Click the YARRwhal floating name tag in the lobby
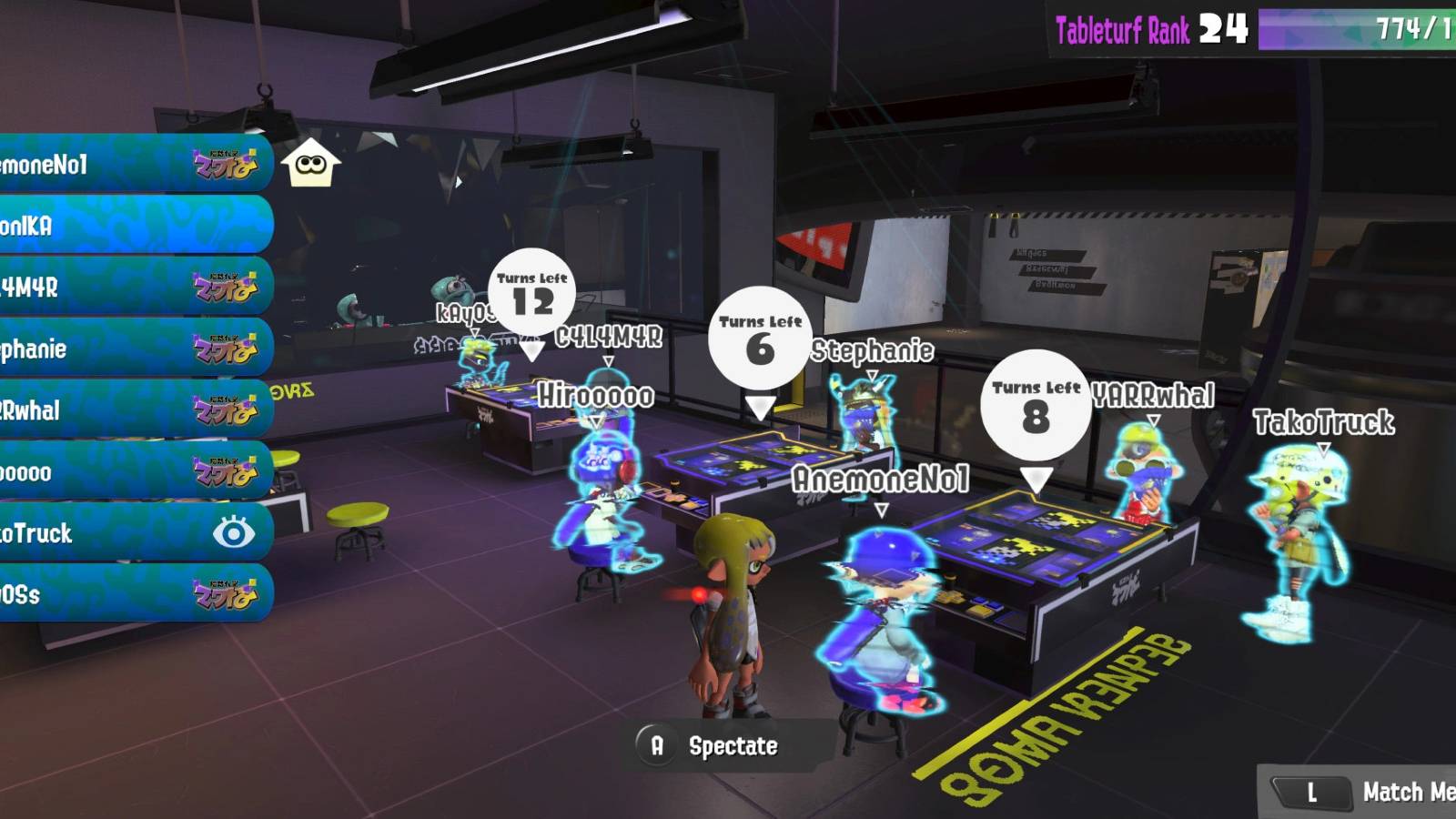 [1151, 393]
